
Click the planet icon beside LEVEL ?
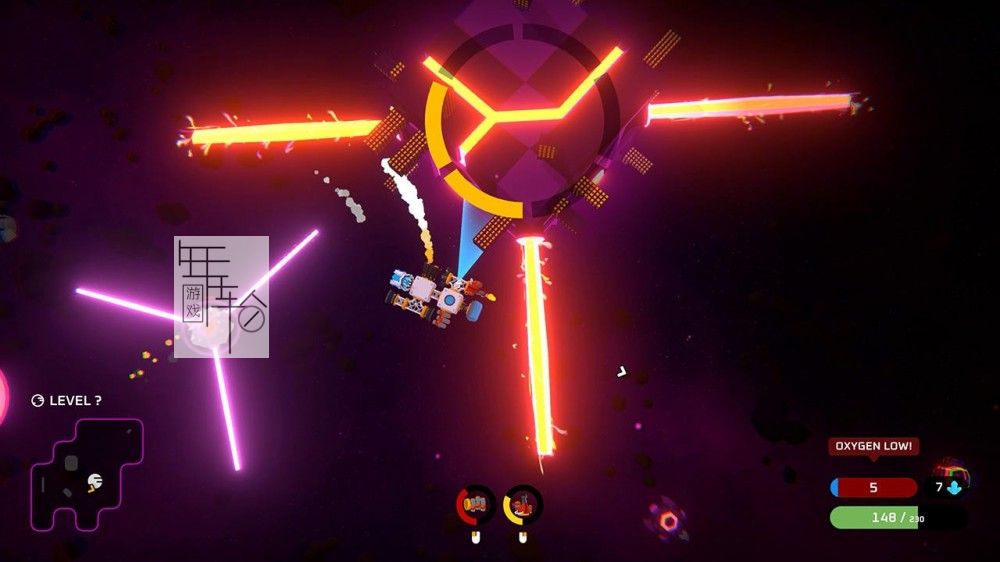38,401
